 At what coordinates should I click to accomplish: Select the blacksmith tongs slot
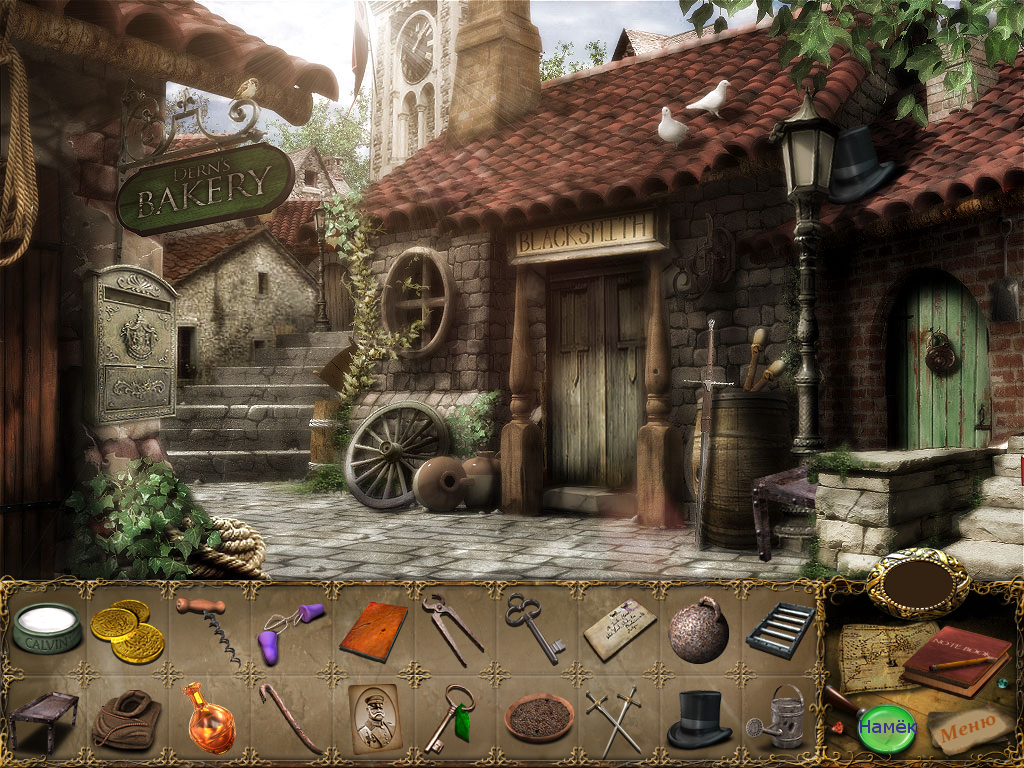pyautogui.click(x=451, y=627)
